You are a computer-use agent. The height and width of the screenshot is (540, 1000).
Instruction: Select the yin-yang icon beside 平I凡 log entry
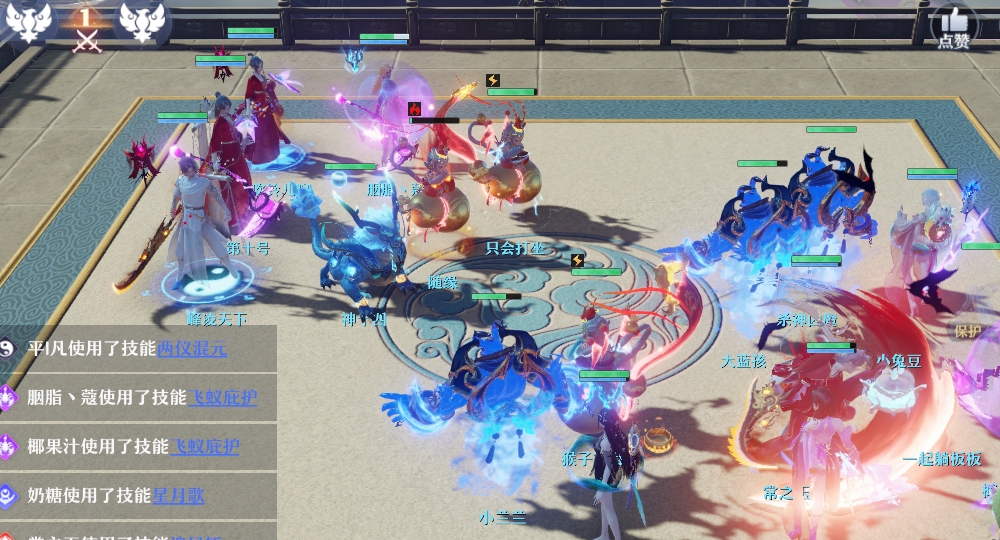point(8,348)
